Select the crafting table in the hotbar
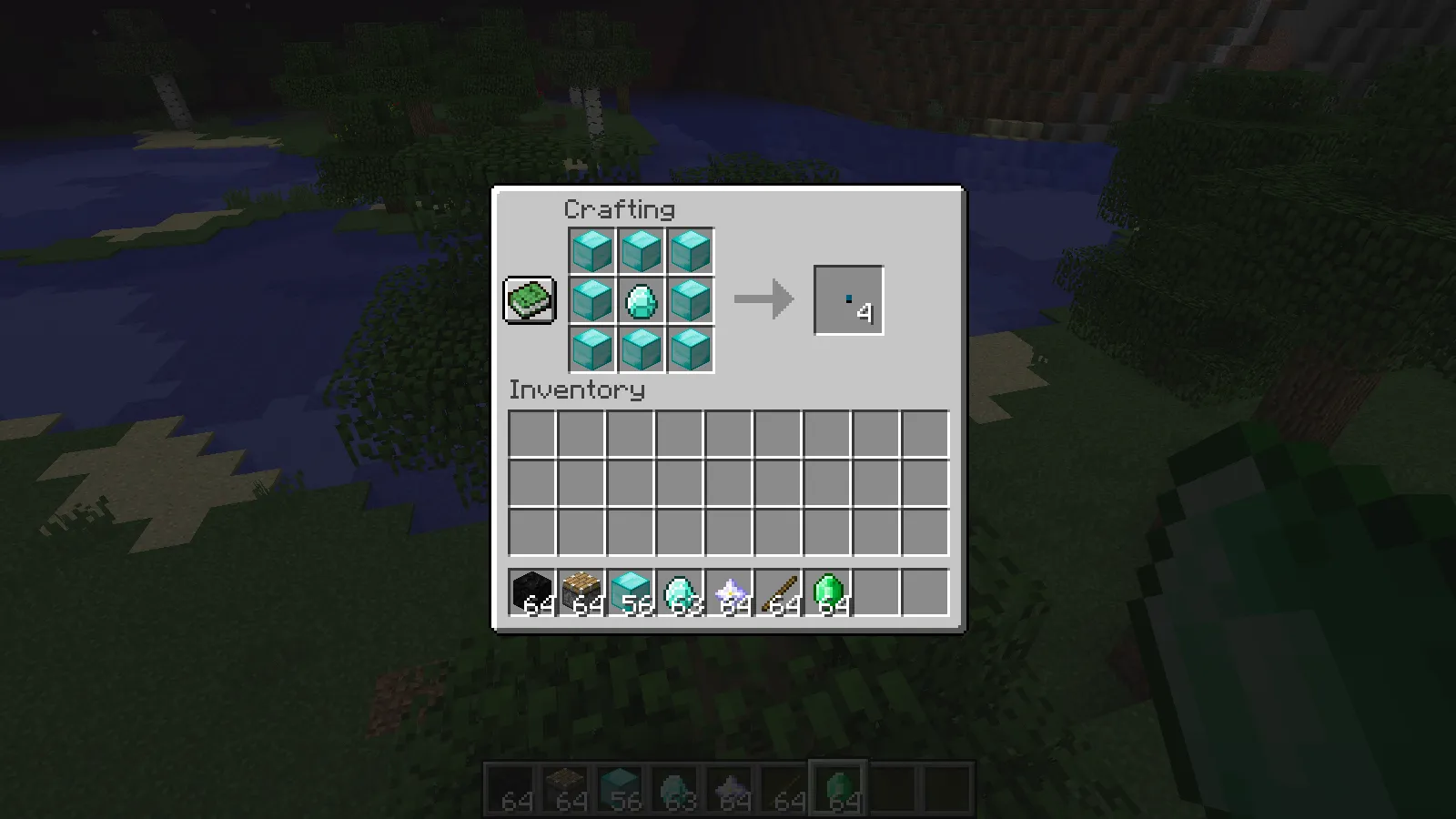 (x=582, y=591)
